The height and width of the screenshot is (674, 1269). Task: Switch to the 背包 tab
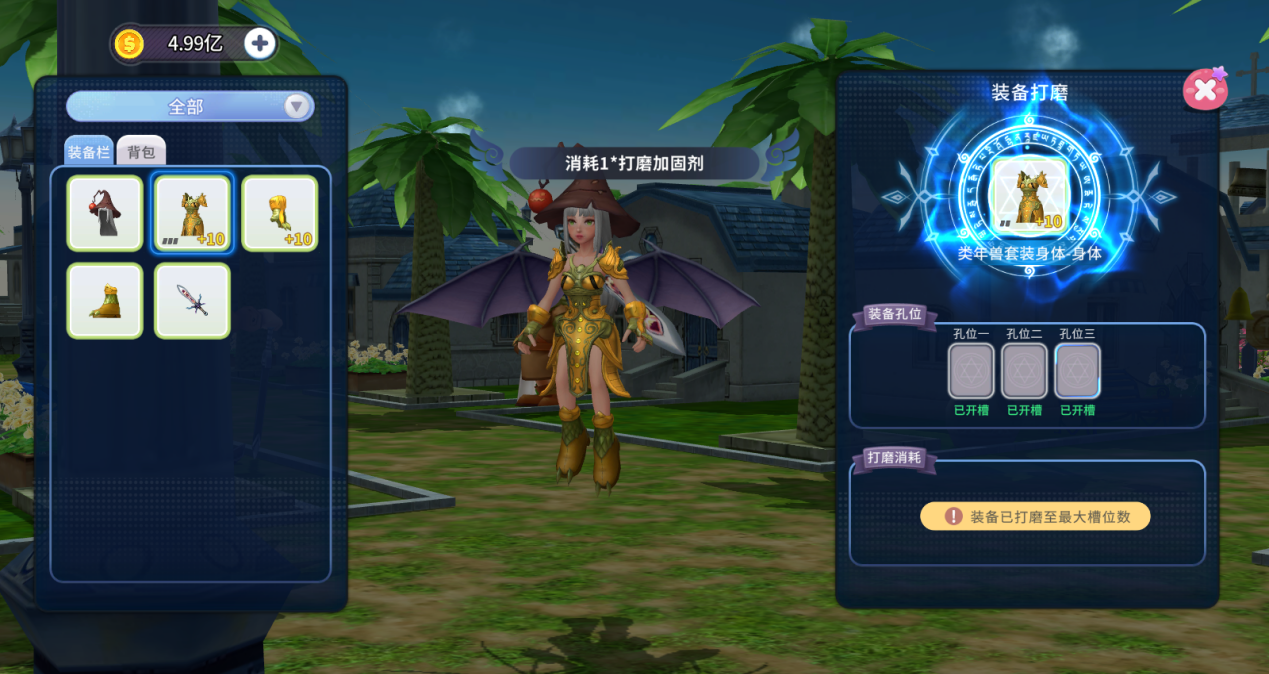click(x=141, y=152)
